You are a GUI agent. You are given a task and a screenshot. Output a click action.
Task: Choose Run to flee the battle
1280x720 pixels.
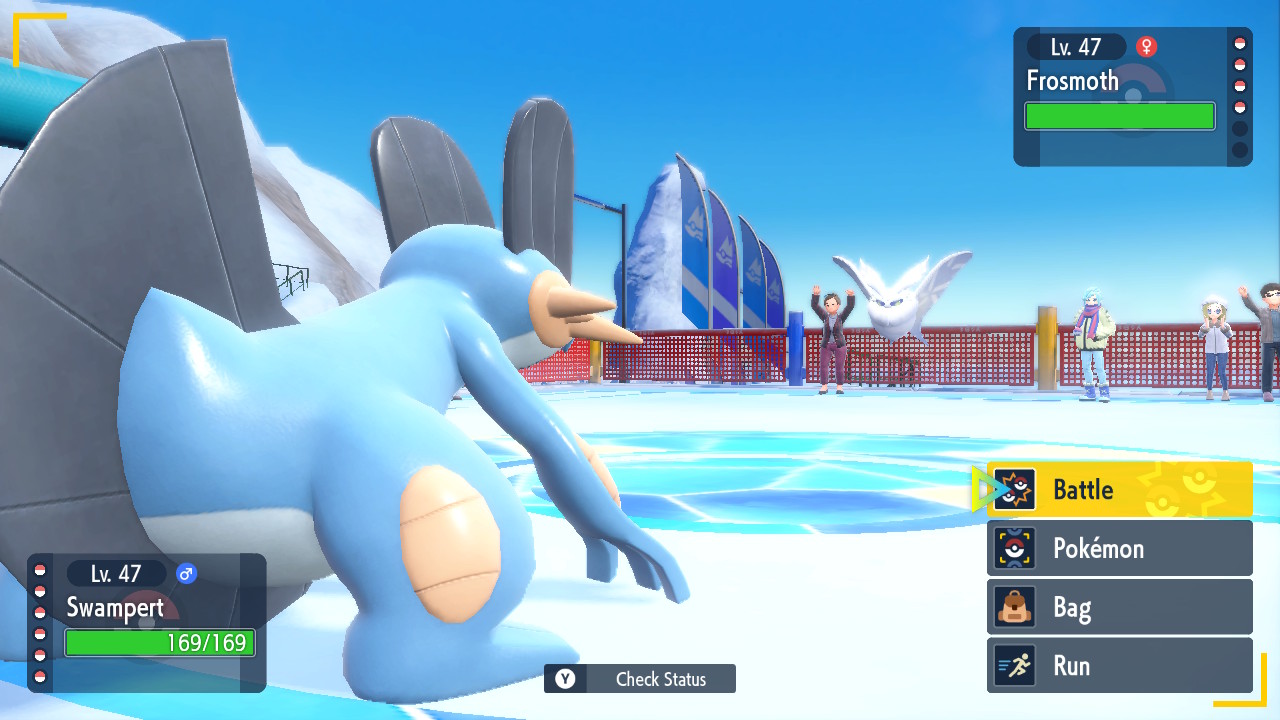(x=1119, y=666)
